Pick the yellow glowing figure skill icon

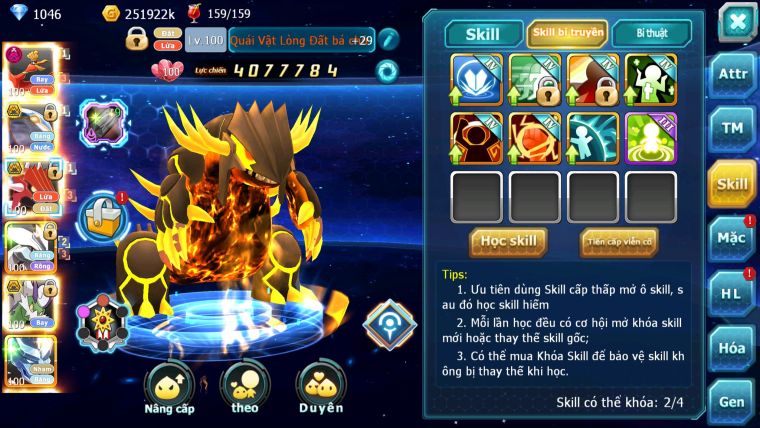click(x=651, y=137)
